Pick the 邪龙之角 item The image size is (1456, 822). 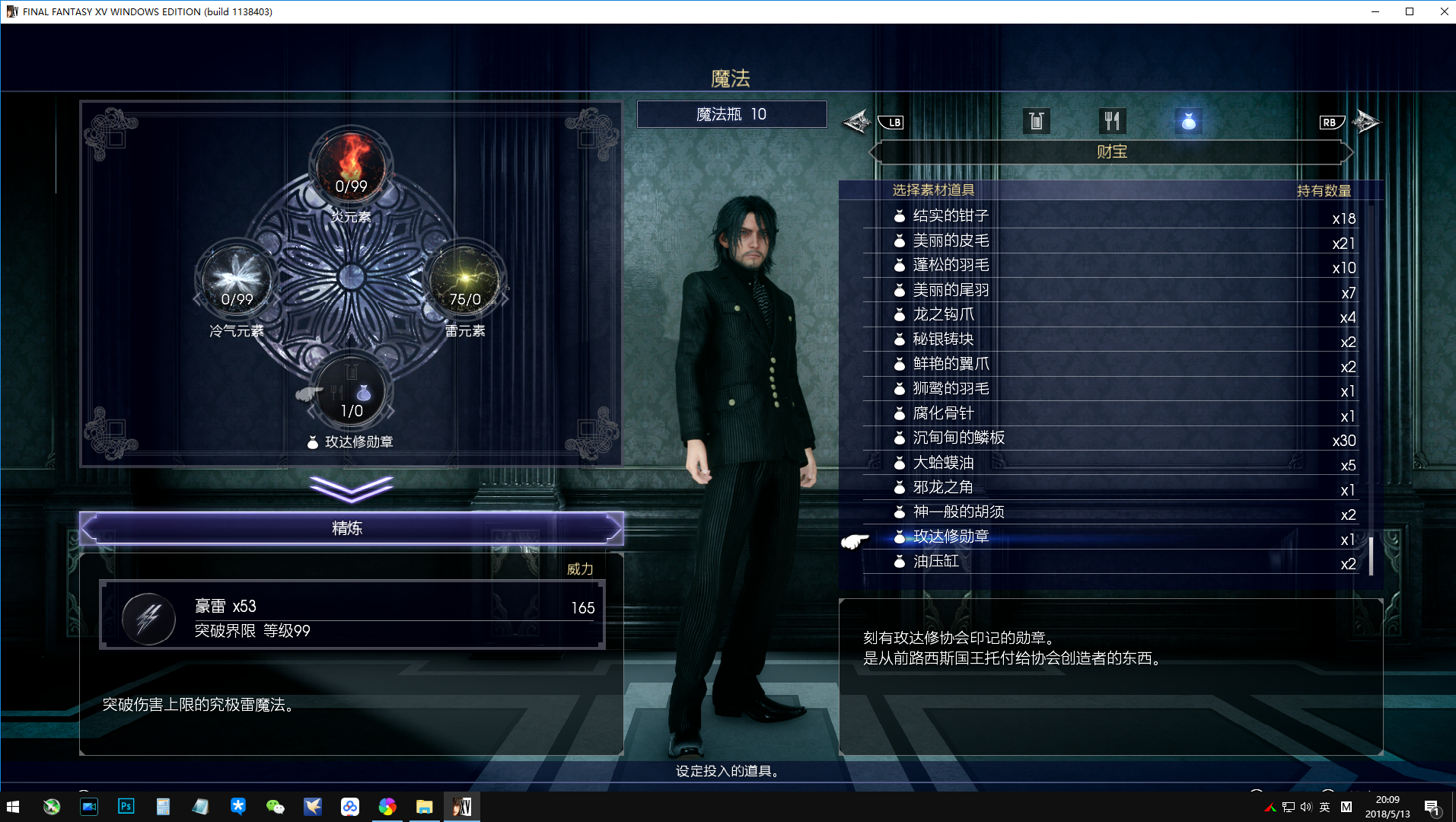pyautogui.click(x=943, y=488)
